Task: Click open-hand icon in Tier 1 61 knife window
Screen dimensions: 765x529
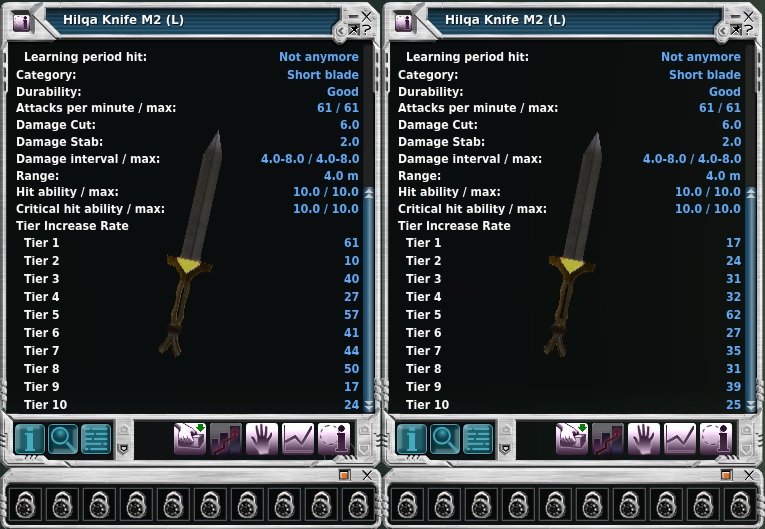Action: point(262,438)
